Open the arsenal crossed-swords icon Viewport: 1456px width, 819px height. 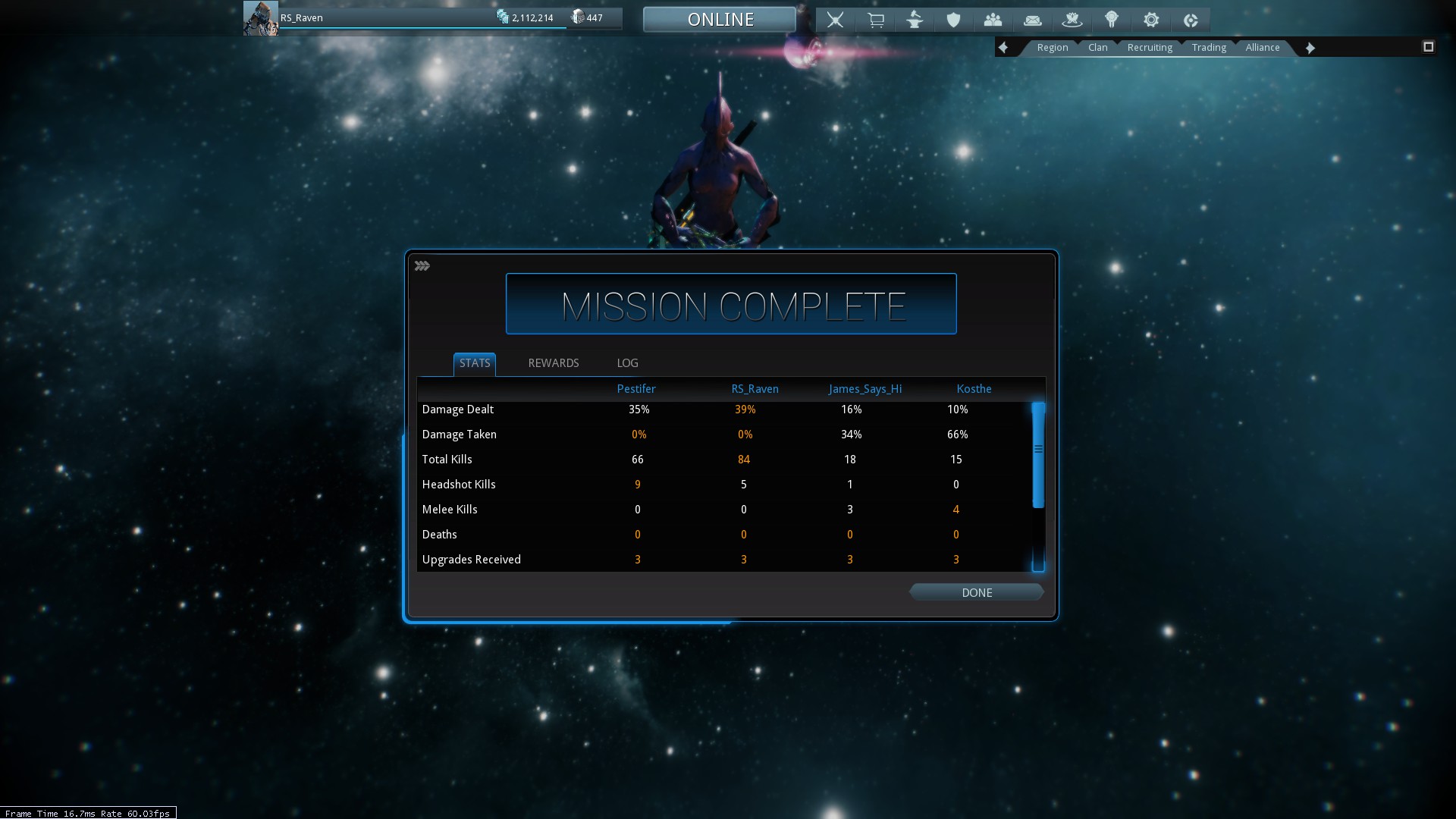835,20
